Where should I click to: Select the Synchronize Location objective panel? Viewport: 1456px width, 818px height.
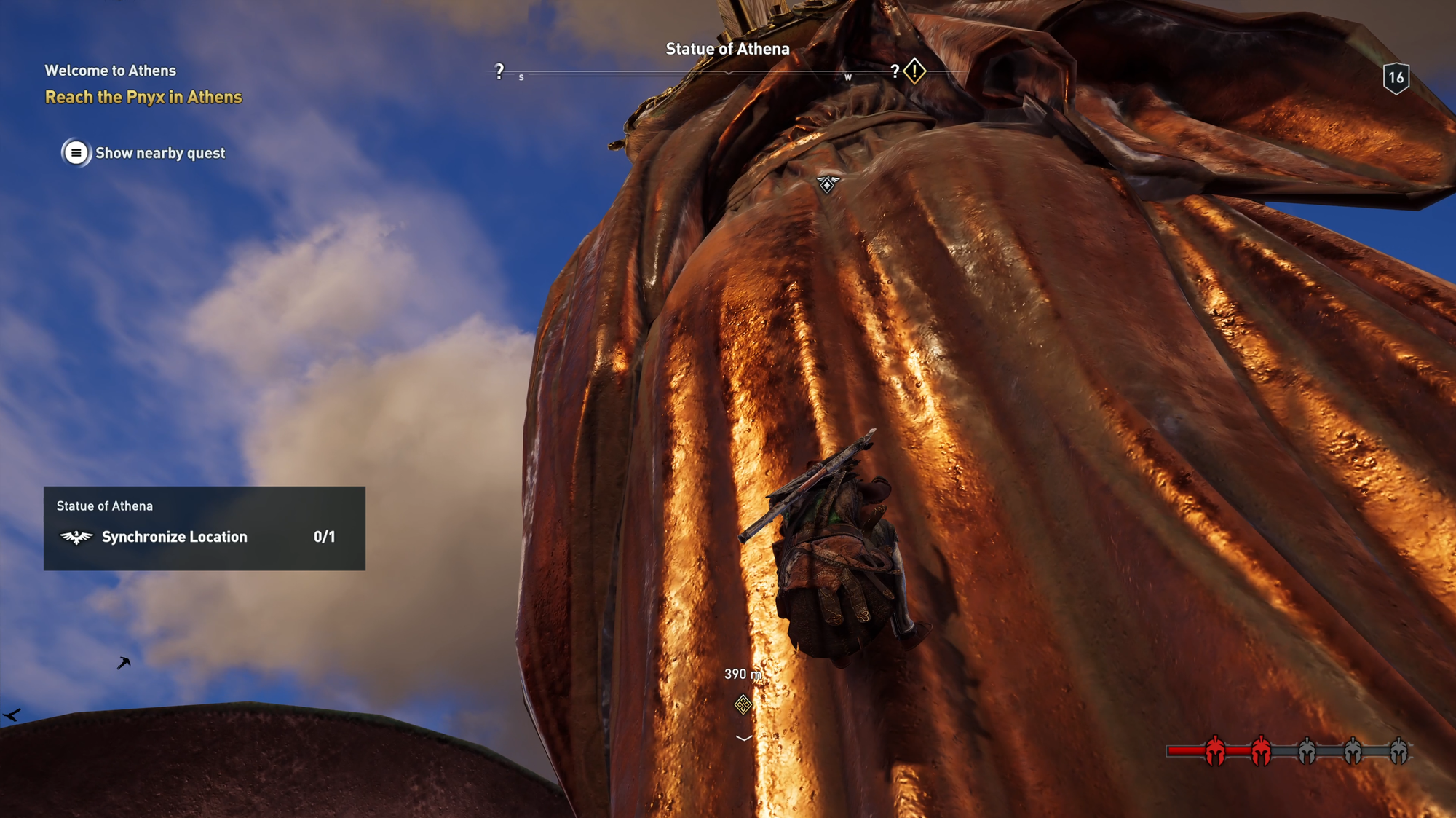coord(204,528)
